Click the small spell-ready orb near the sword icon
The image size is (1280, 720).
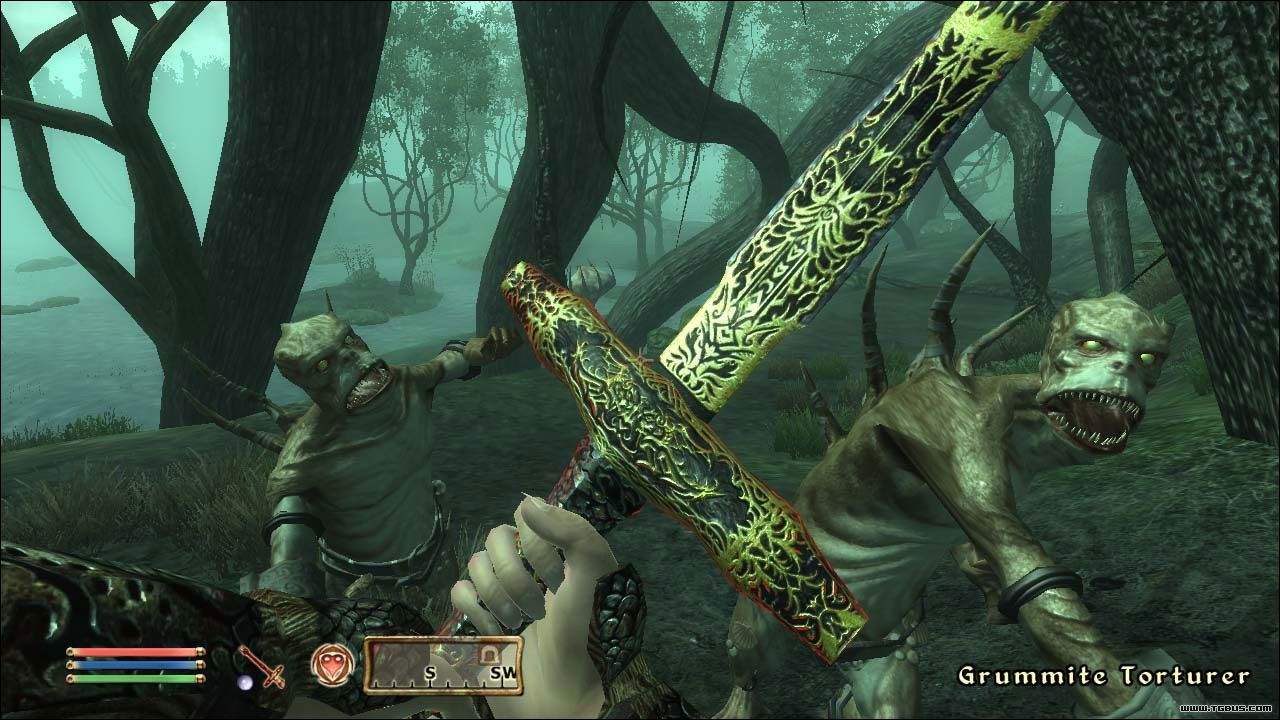click(x=245, y=681)
